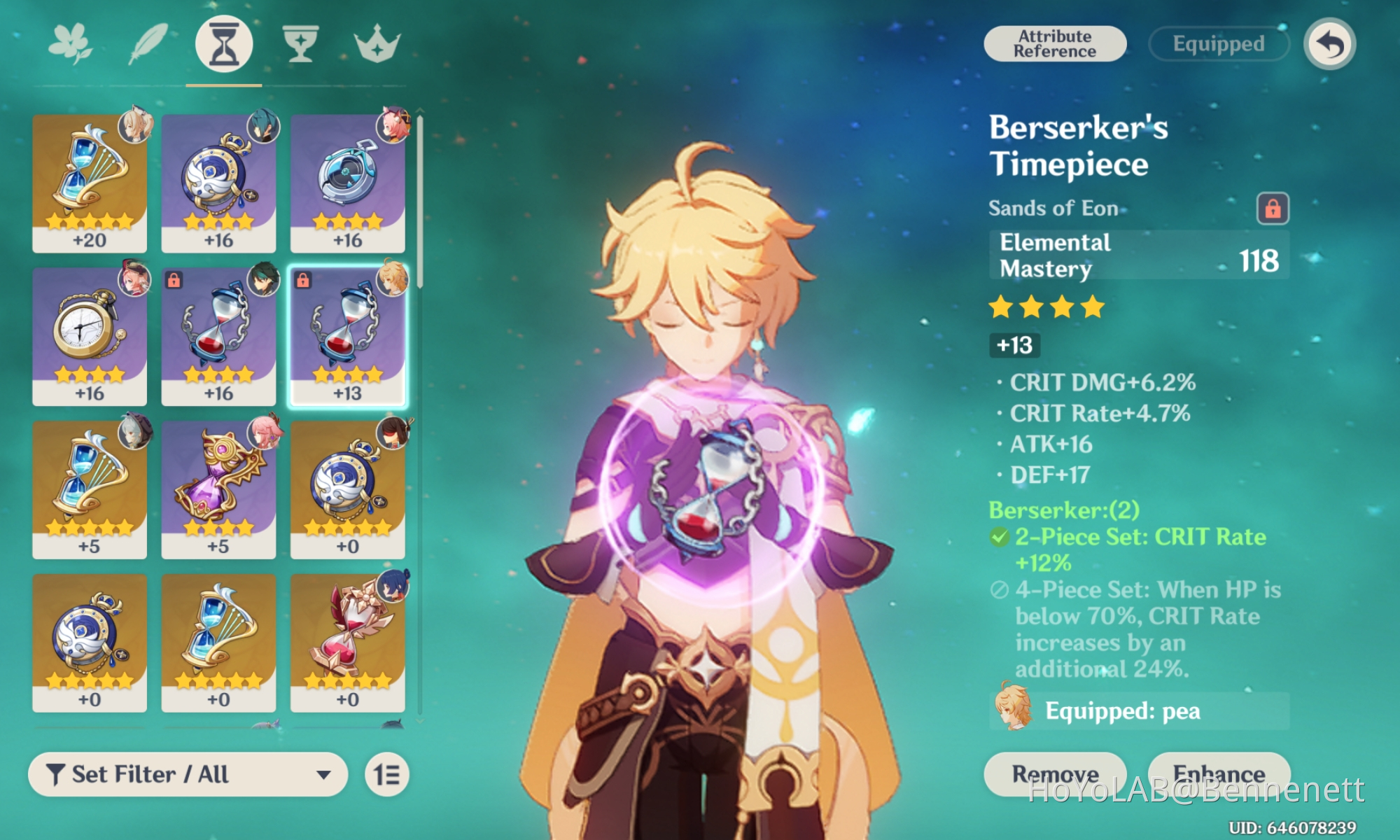Open the Attribute Reference panel
1400x840 pixels.
[1054, 42]
